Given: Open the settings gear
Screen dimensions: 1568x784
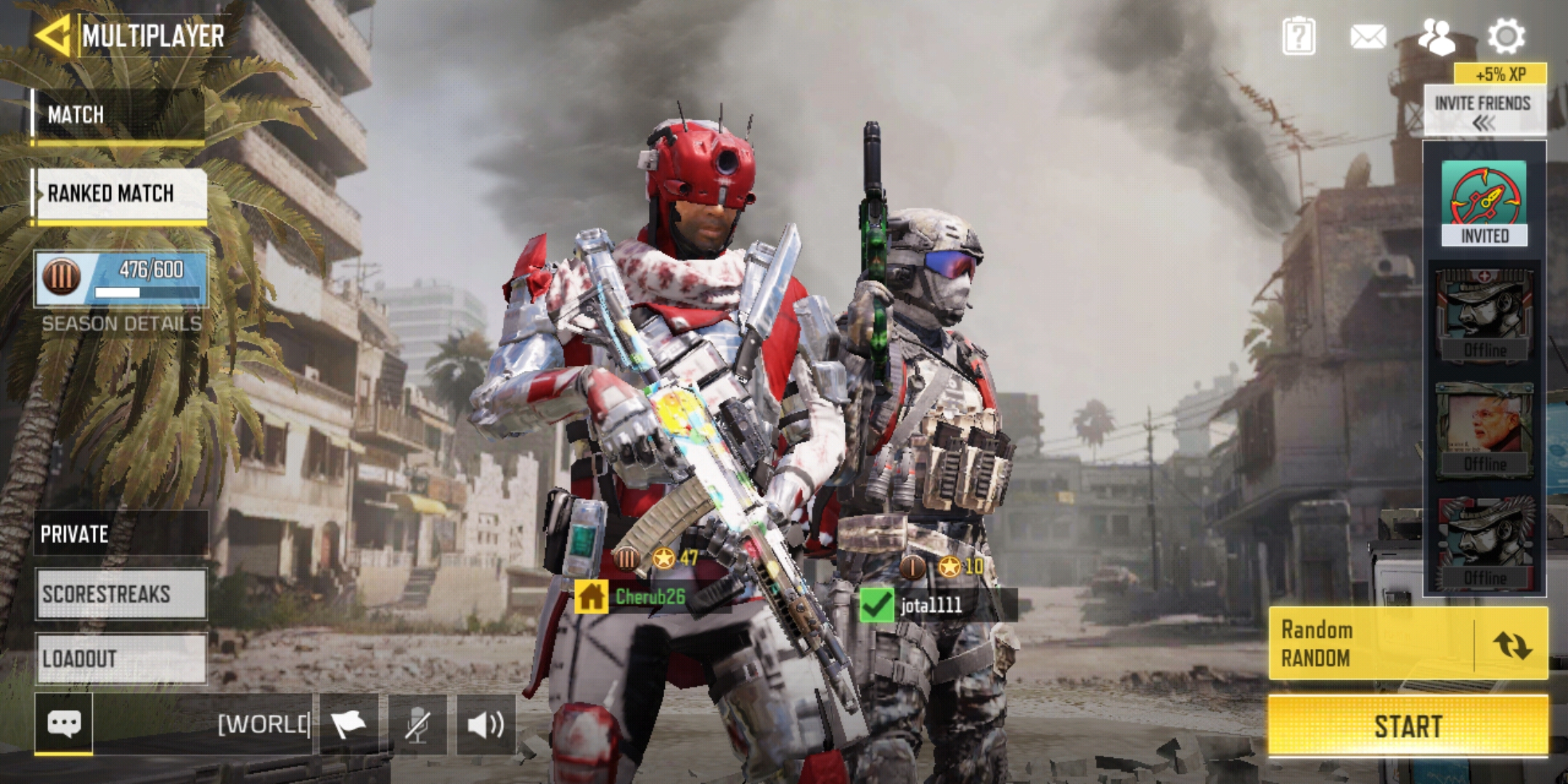Looking at the screenshot, I should (1506, 36).
